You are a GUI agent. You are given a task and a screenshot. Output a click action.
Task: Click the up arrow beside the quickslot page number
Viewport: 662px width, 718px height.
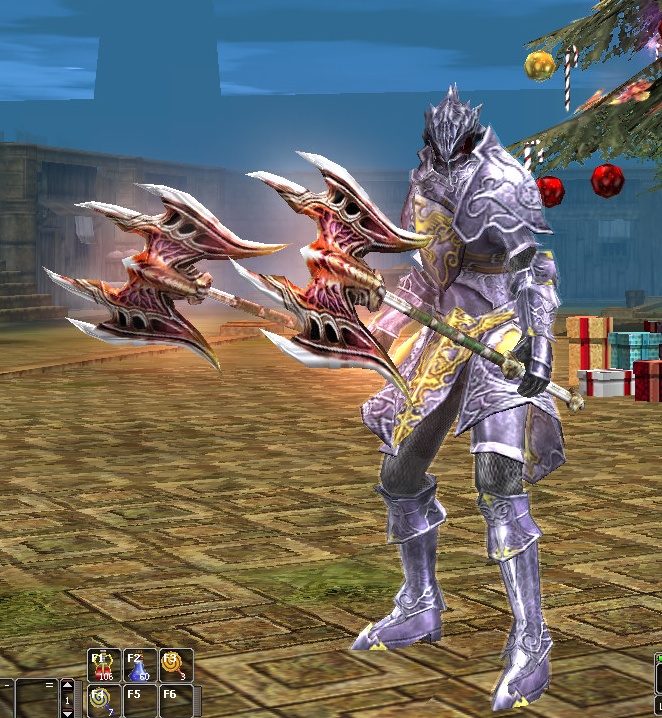pos(67,686)
